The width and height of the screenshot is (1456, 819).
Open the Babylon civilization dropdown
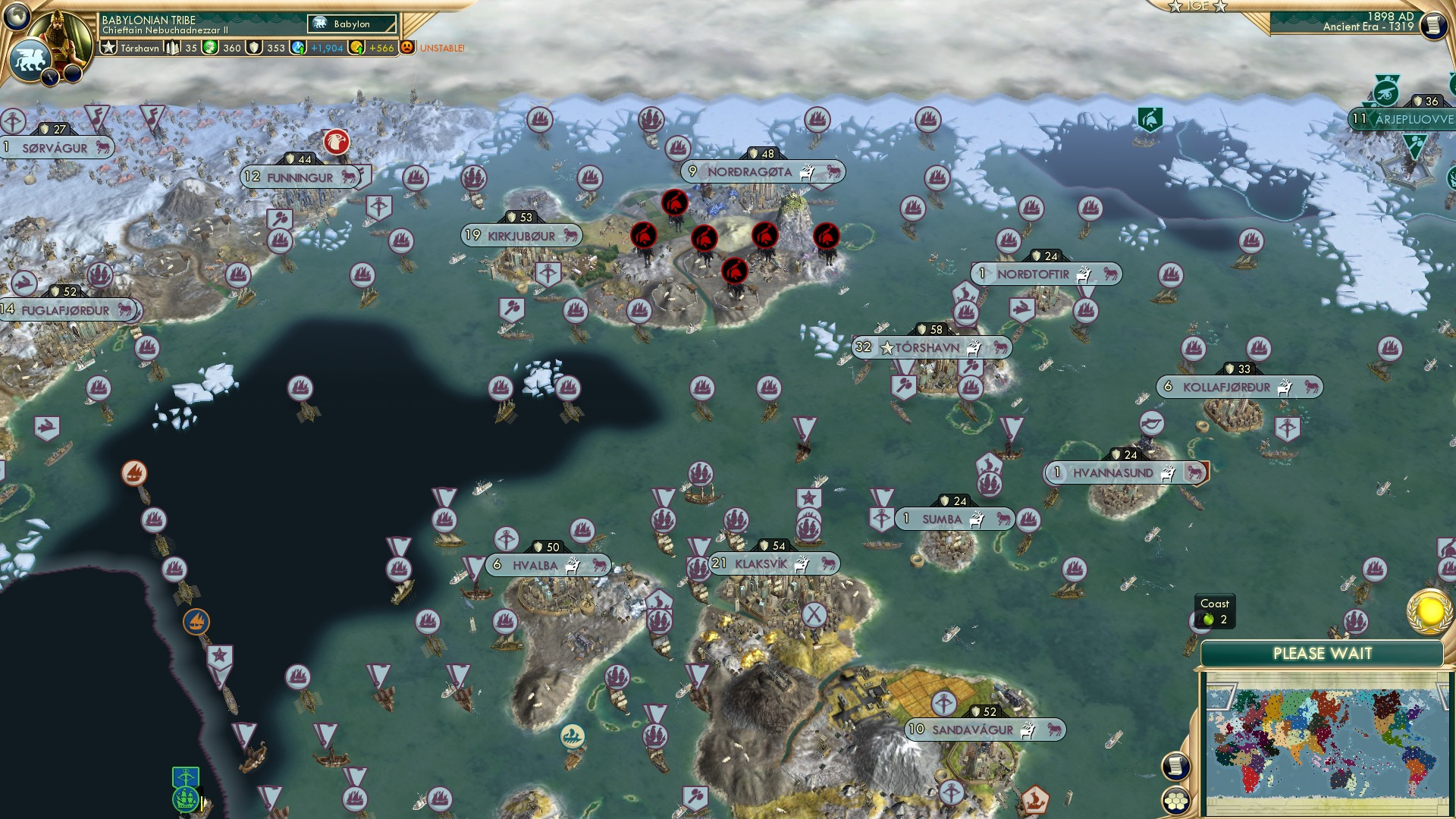[350, 24]
